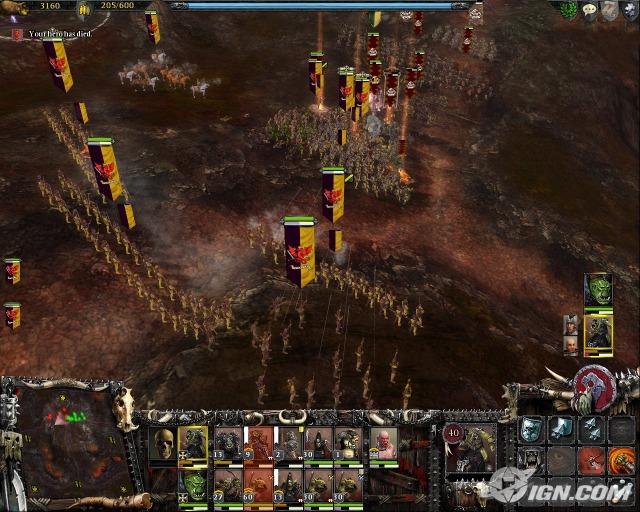
Task: Click the green laurel wreath shield icon
Action: tap(569, 10)
